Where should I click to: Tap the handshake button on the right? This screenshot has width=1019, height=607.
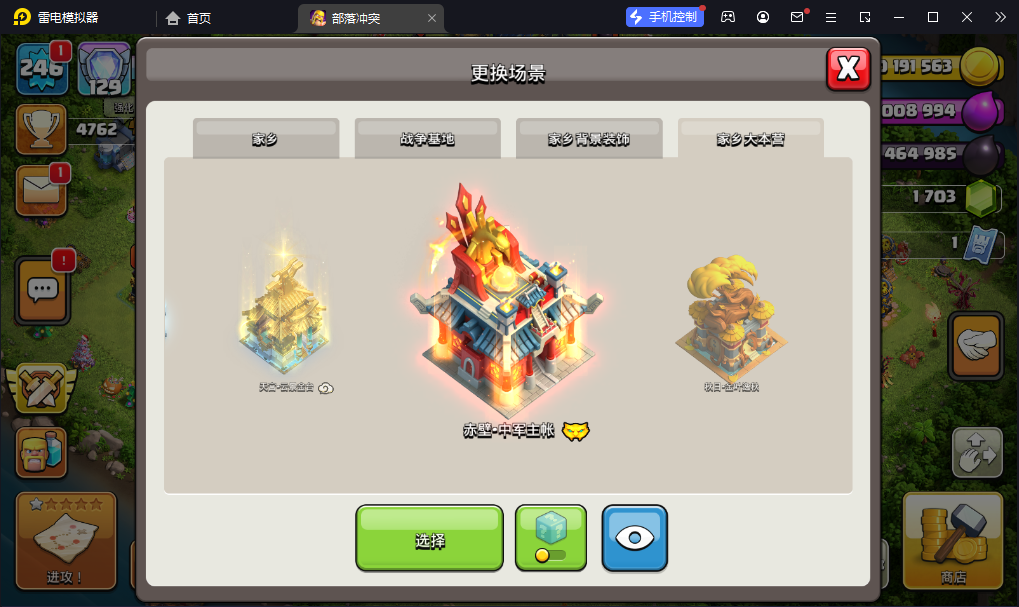click(975, 346)
